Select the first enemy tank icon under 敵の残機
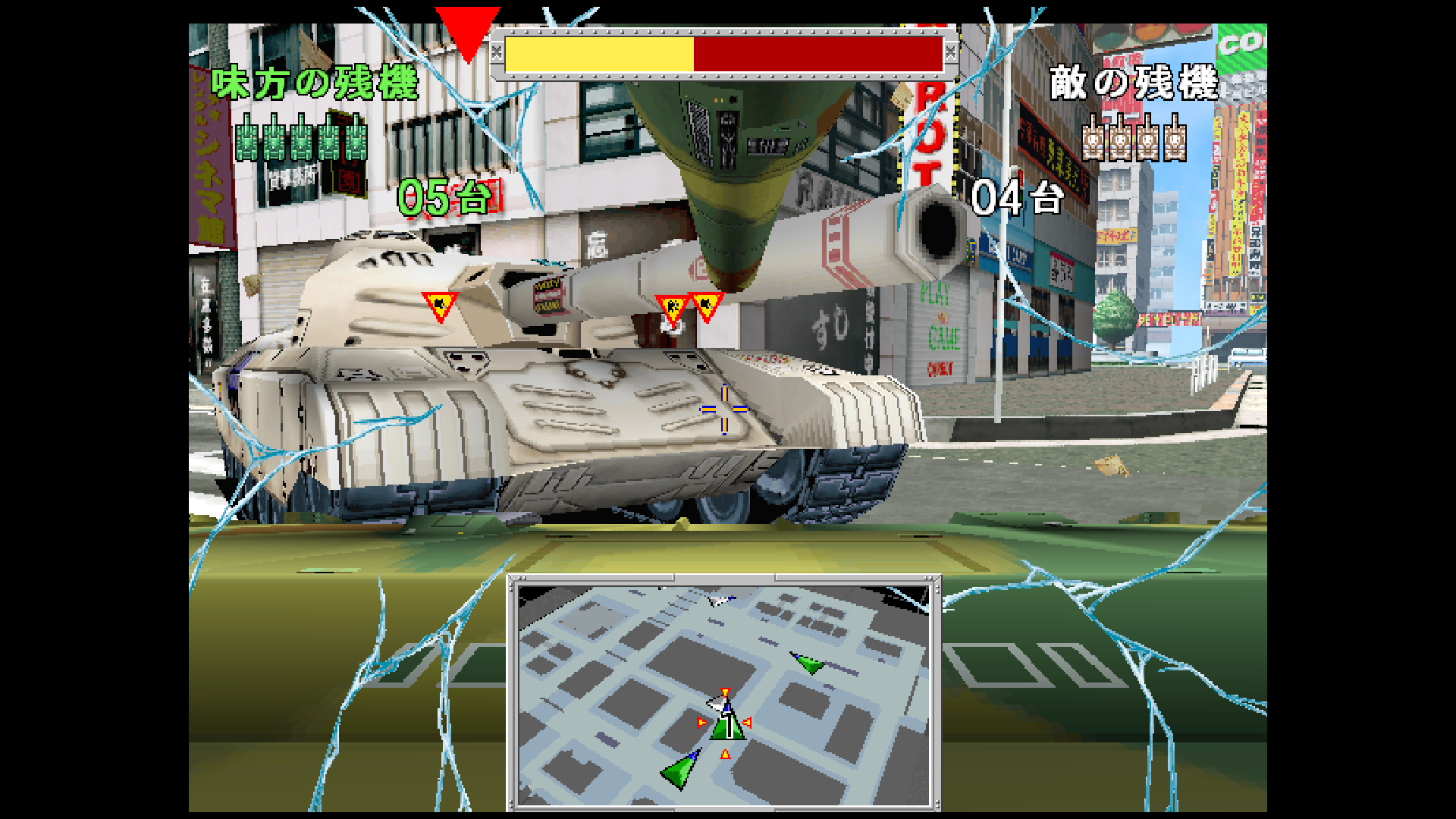The width and height of the screenshot is (1456, 819). [x=1094, y=141]
